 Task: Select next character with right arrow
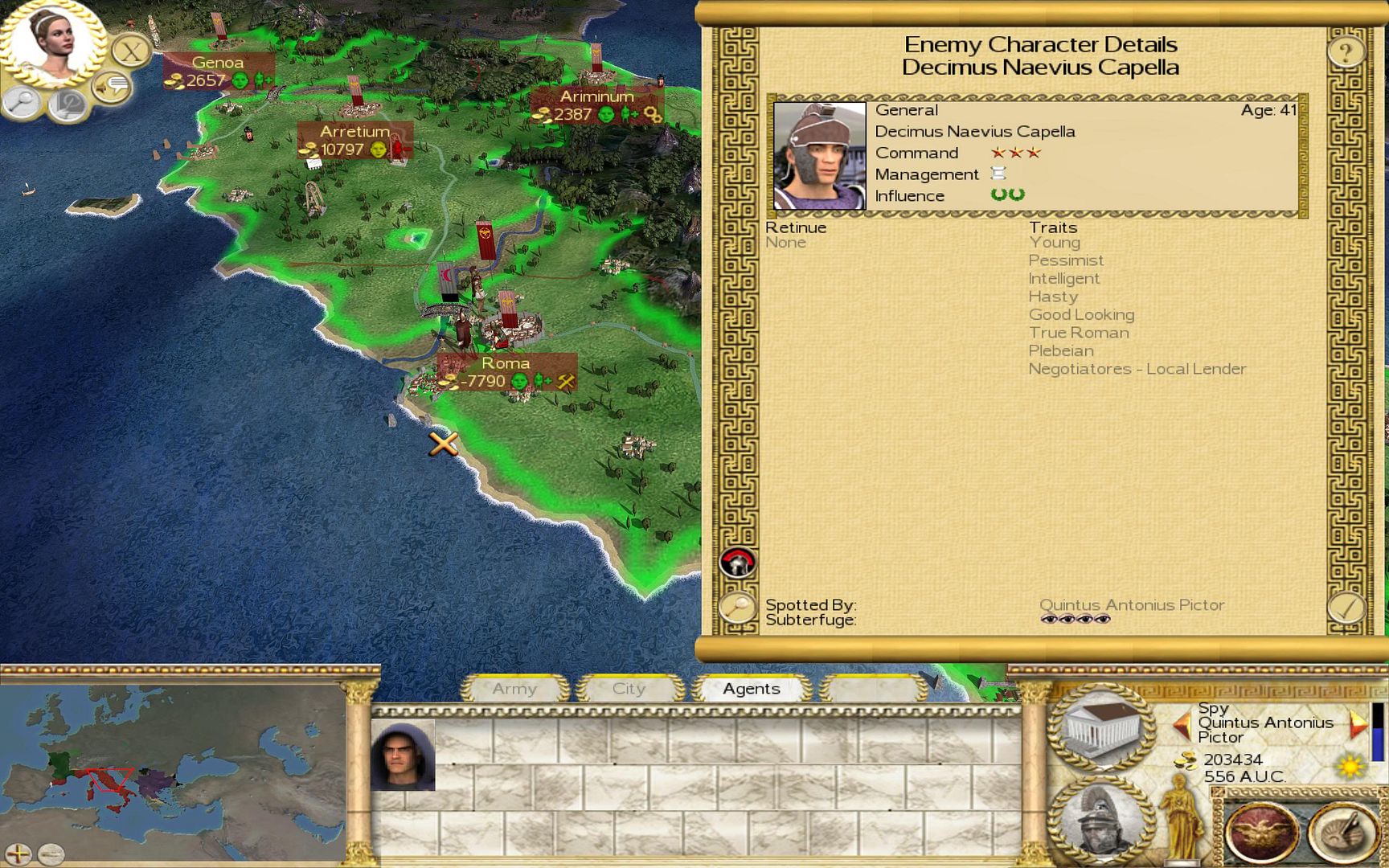(x=1357, y=724)
